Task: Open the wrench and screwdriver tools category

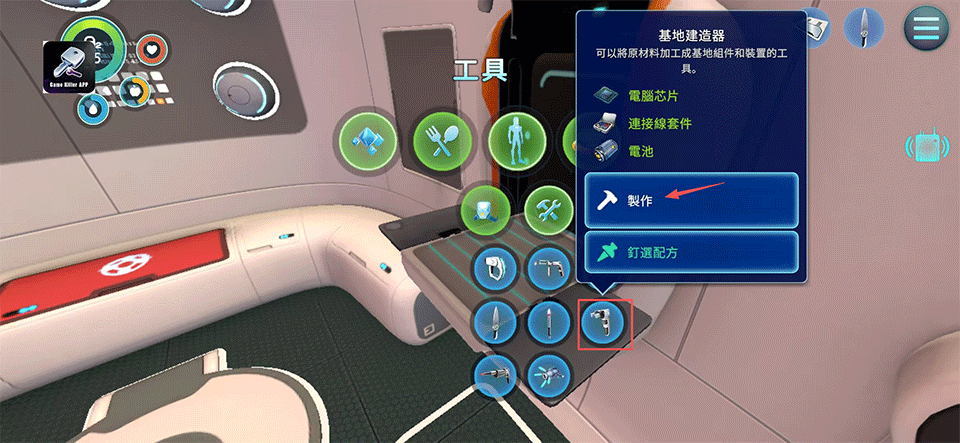Action: click(x=548, y=210)
